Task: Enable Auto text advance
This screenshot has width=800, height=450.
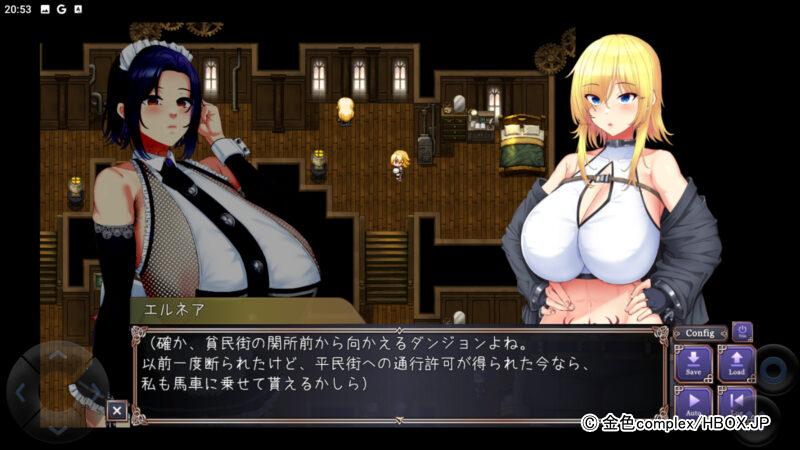Action: pos(693,402)
